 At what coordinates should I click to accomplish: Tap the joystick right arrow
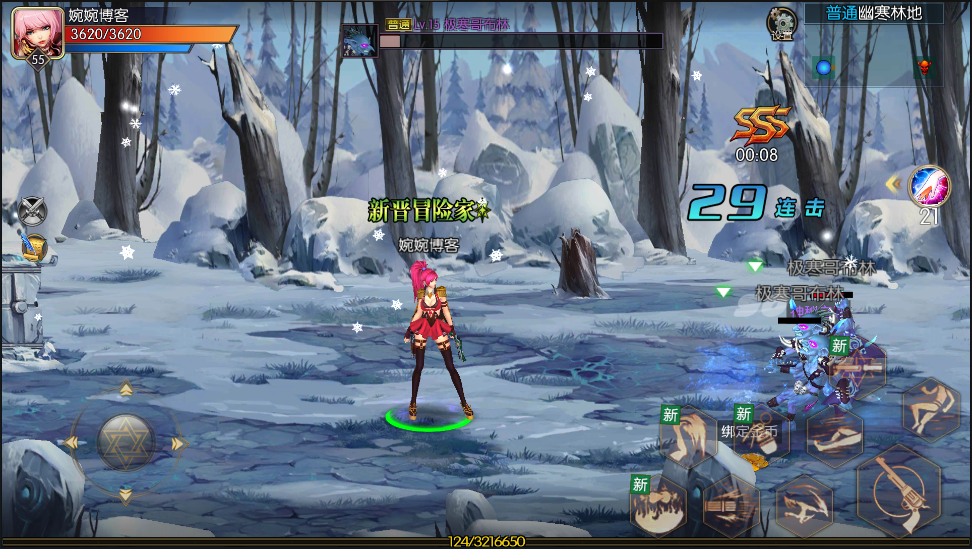[178, 443]
